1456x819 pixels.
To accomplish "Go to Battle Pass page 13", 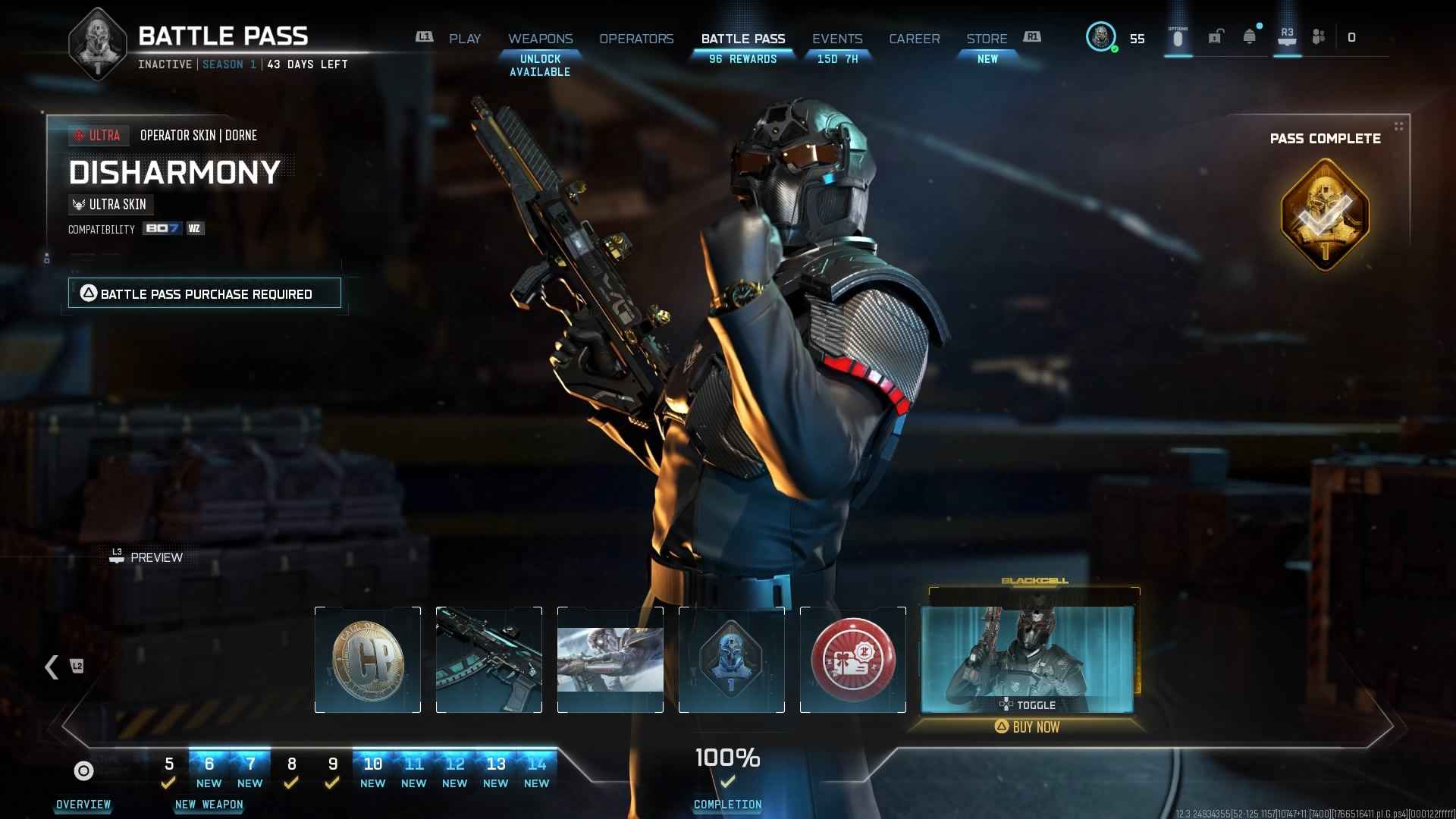I will click(x=495, y=770).
